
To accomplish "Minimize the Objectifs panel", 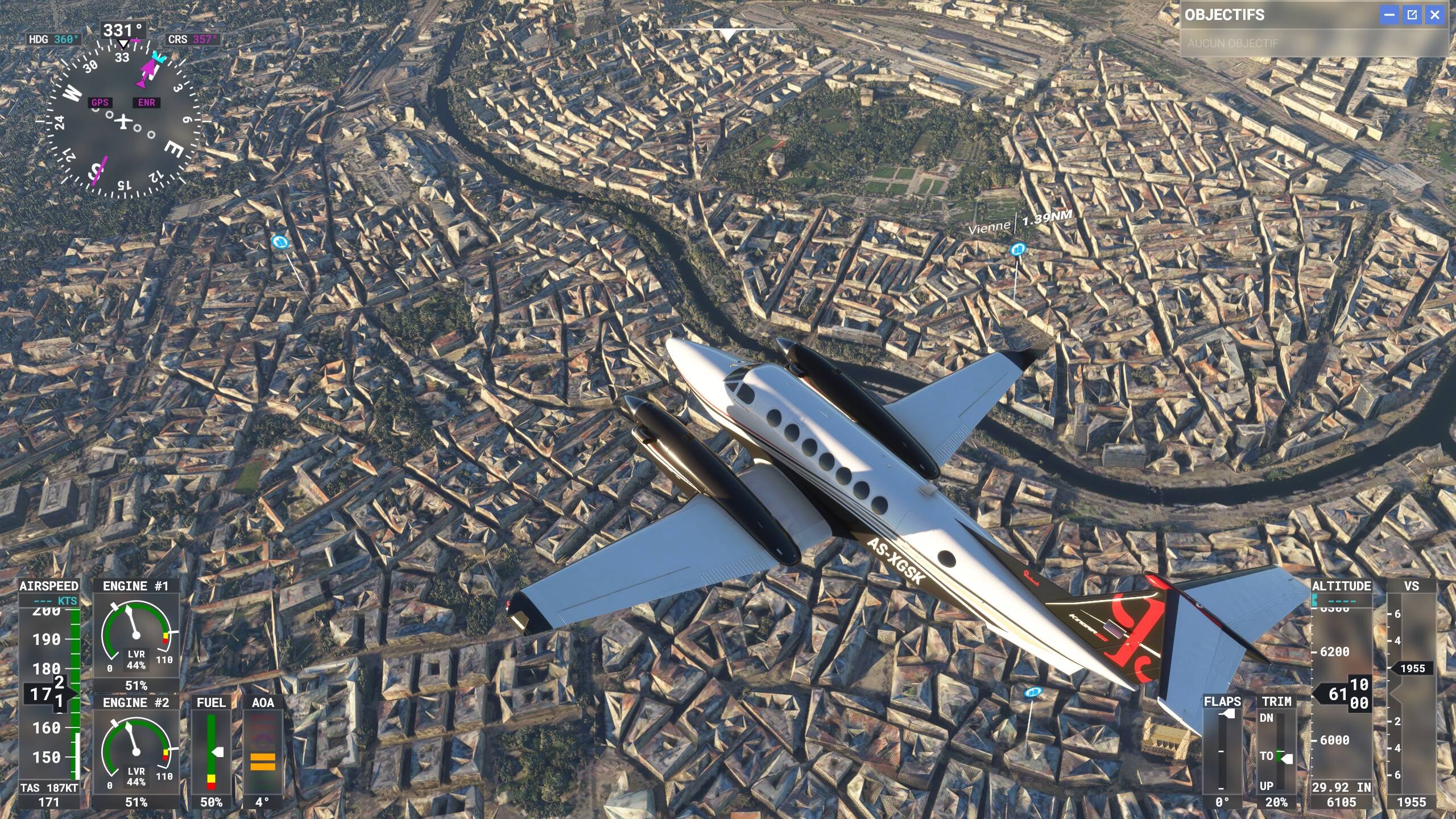I will (1389, 15).
